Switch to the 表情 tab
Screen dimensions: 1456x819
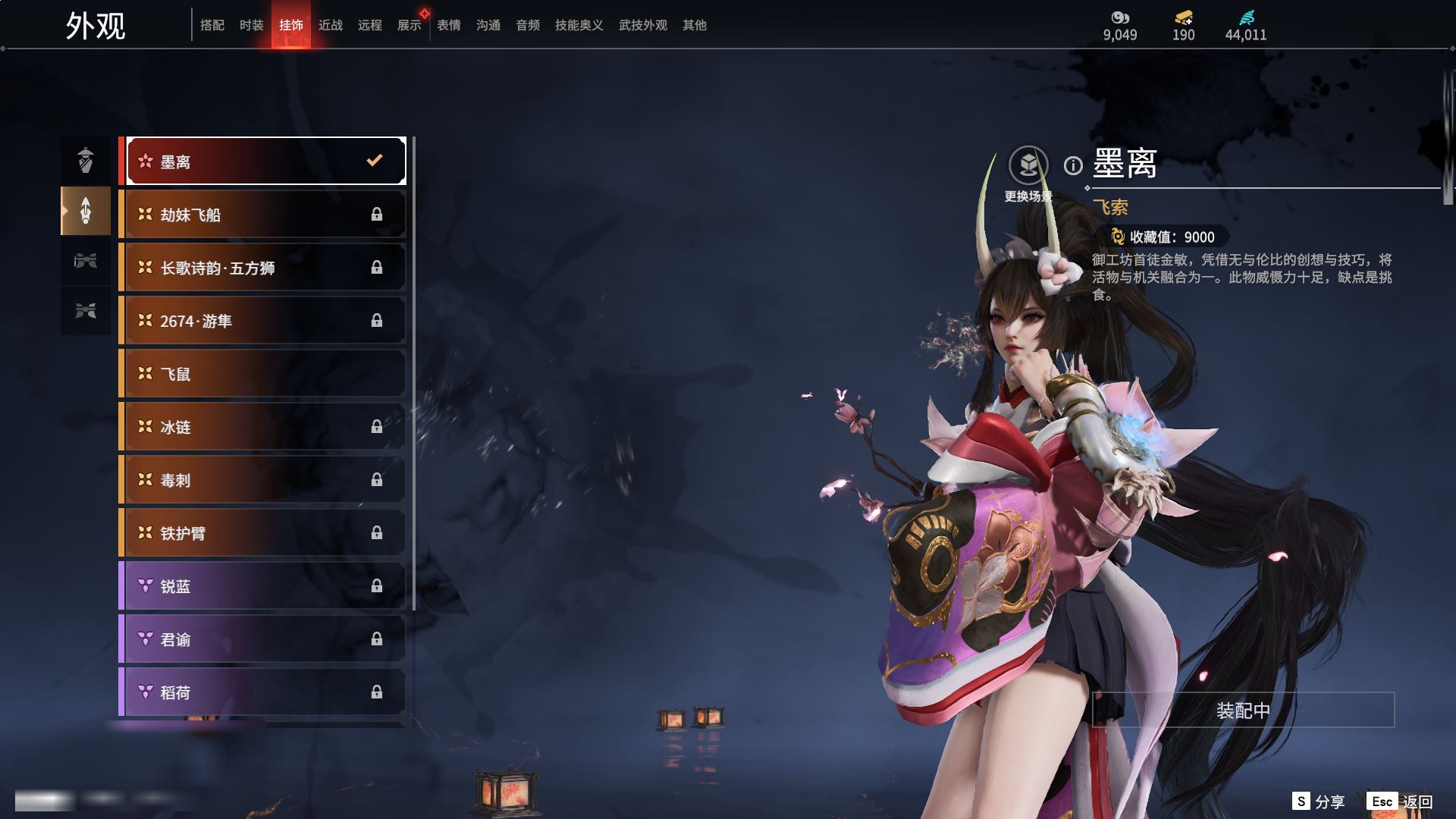tap(449, 25)
